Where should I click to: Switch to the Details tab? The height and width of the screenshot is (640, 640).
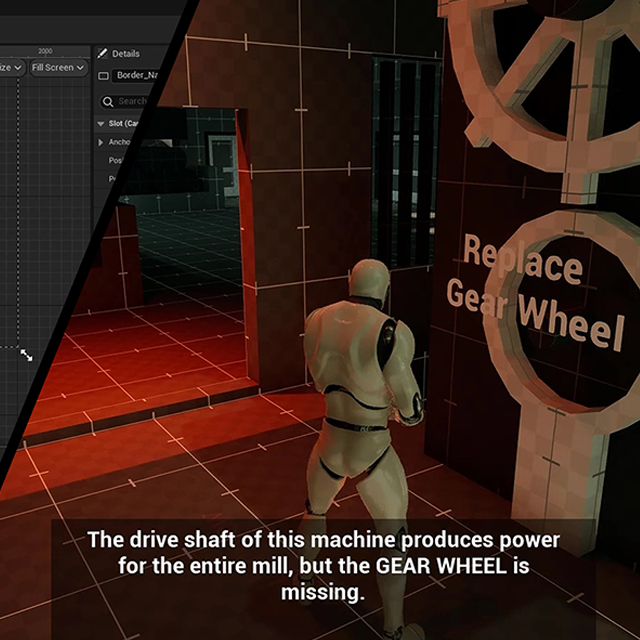(x=120, y=53)
